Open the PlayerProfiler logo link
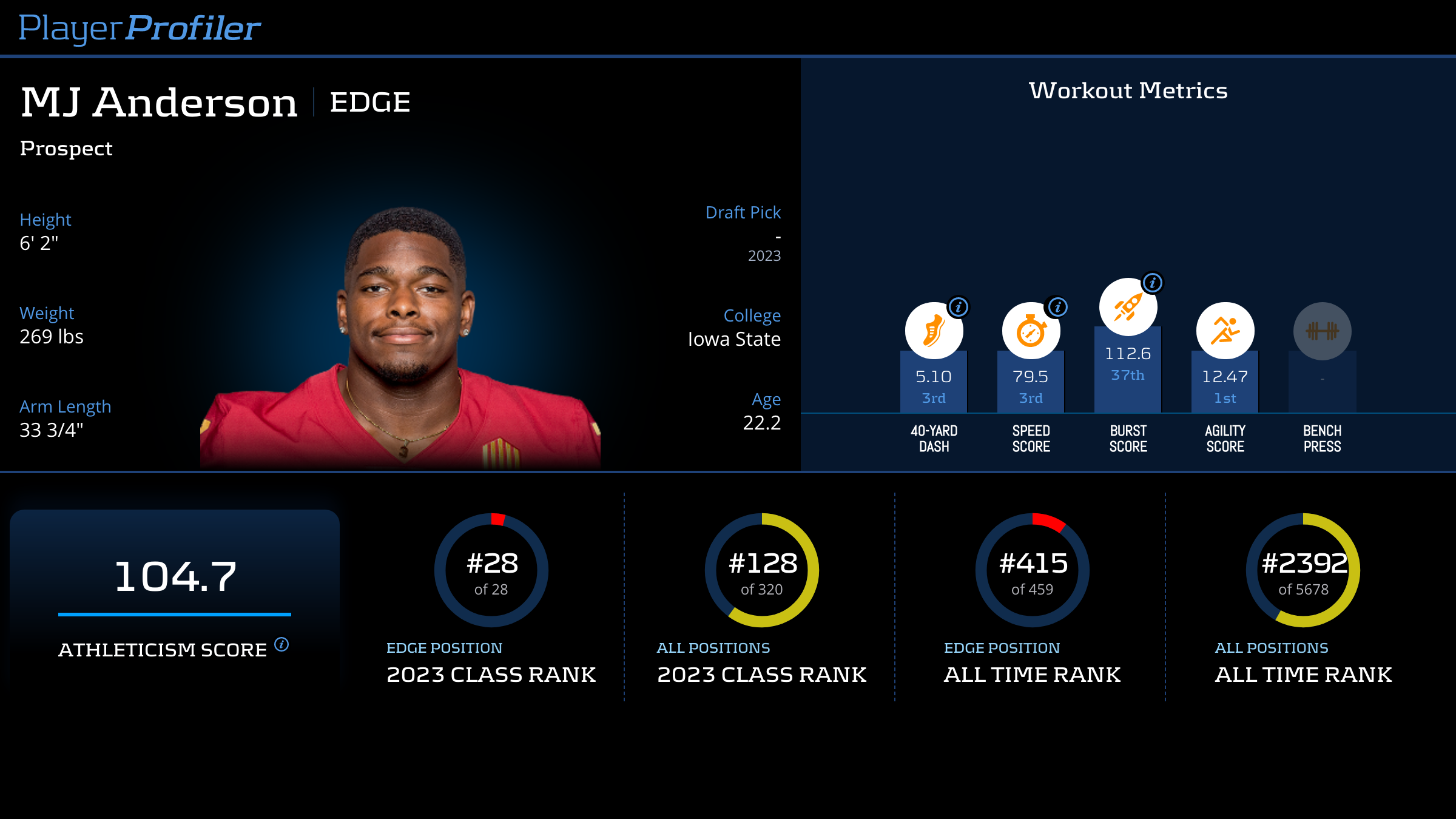The image size is (1456, 819). tap(140, 28)
